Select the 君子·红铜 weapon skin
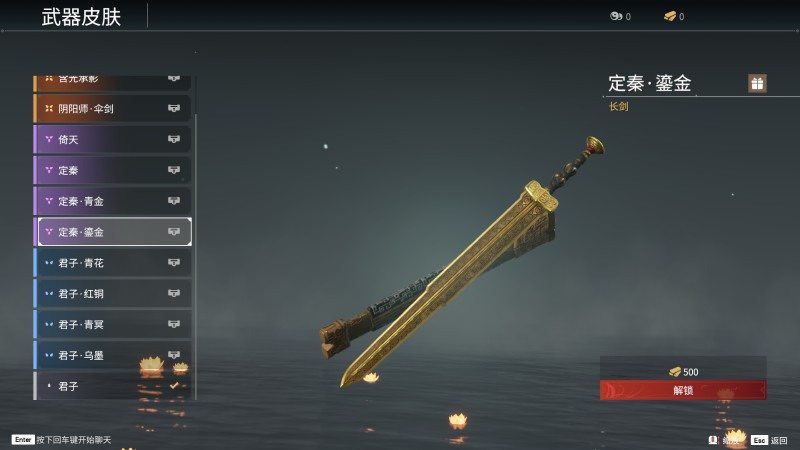The width and height of the screenshot is (800, 450). pos(112,294)
